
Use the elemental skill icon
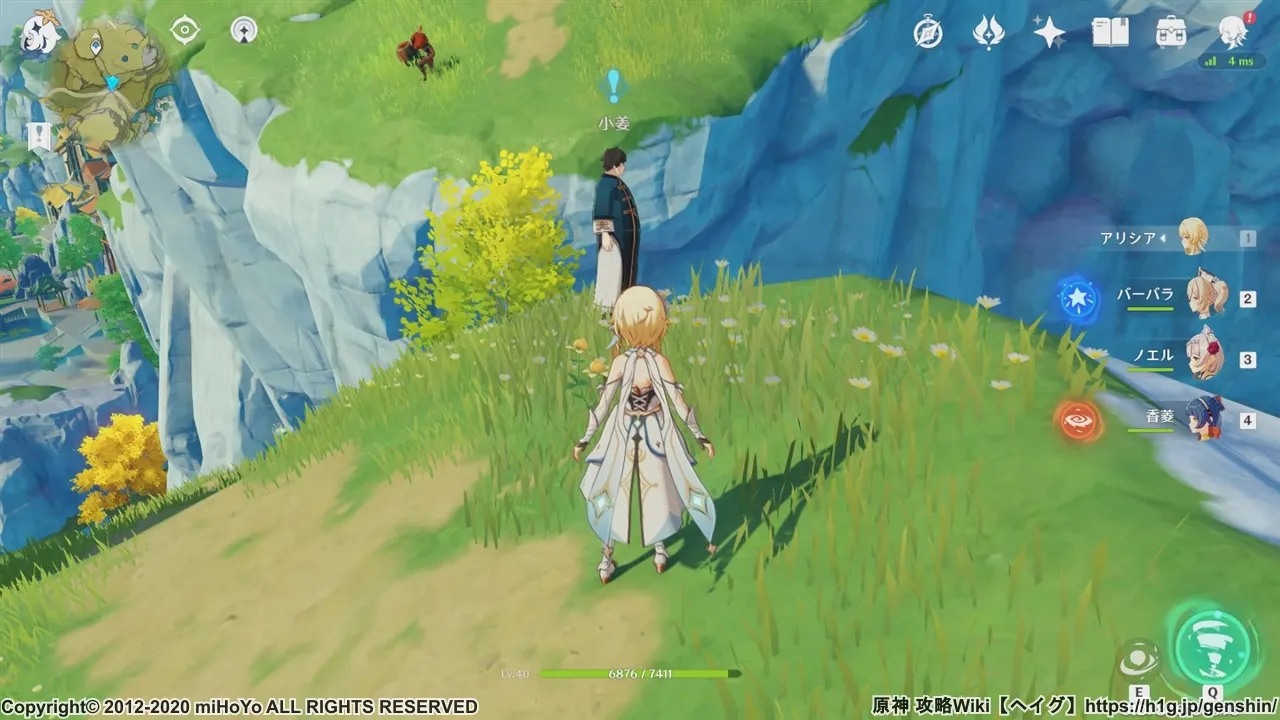tap(1139, 660)
